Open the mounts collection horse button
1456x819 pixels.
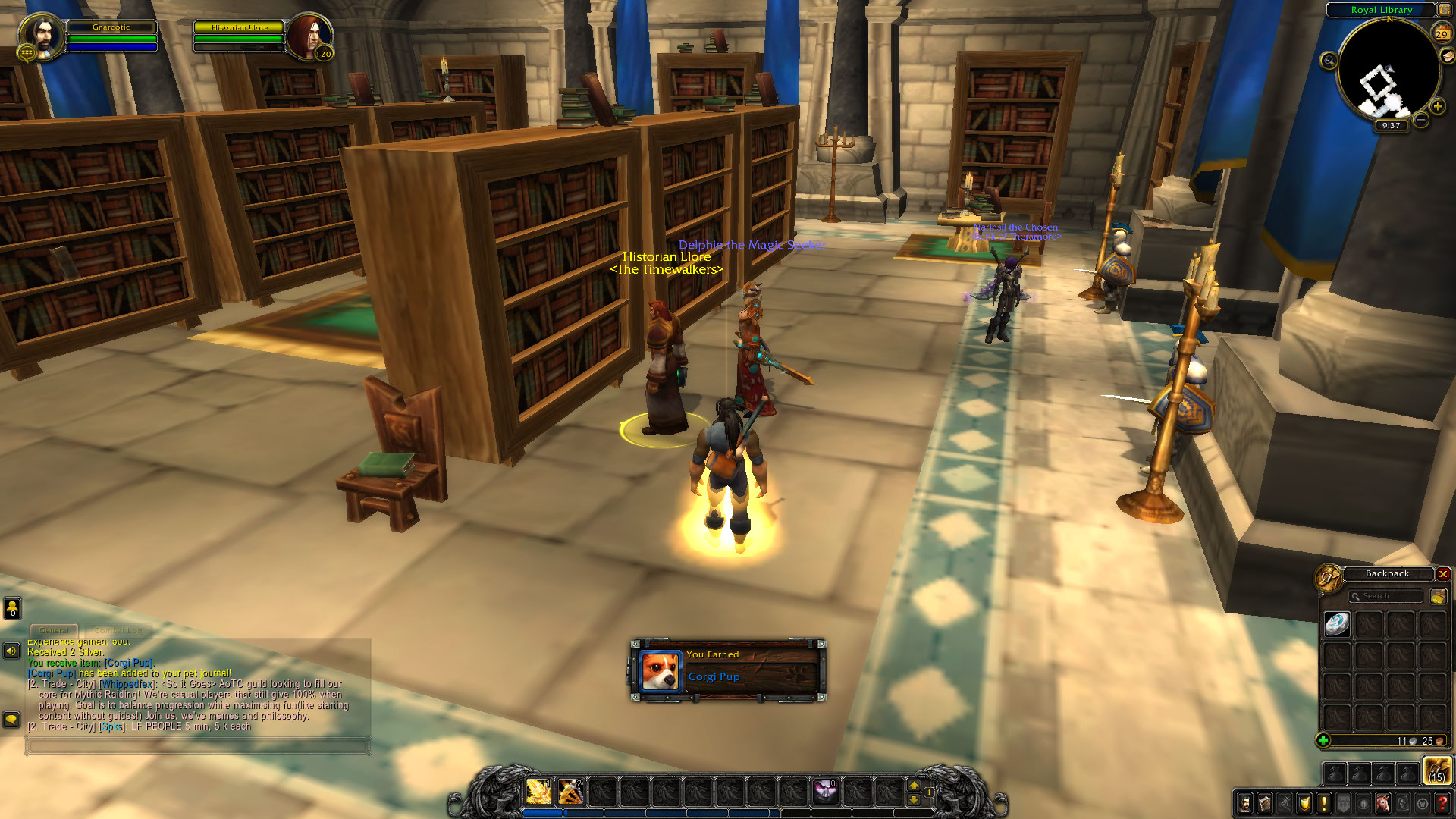(1383, 803)
